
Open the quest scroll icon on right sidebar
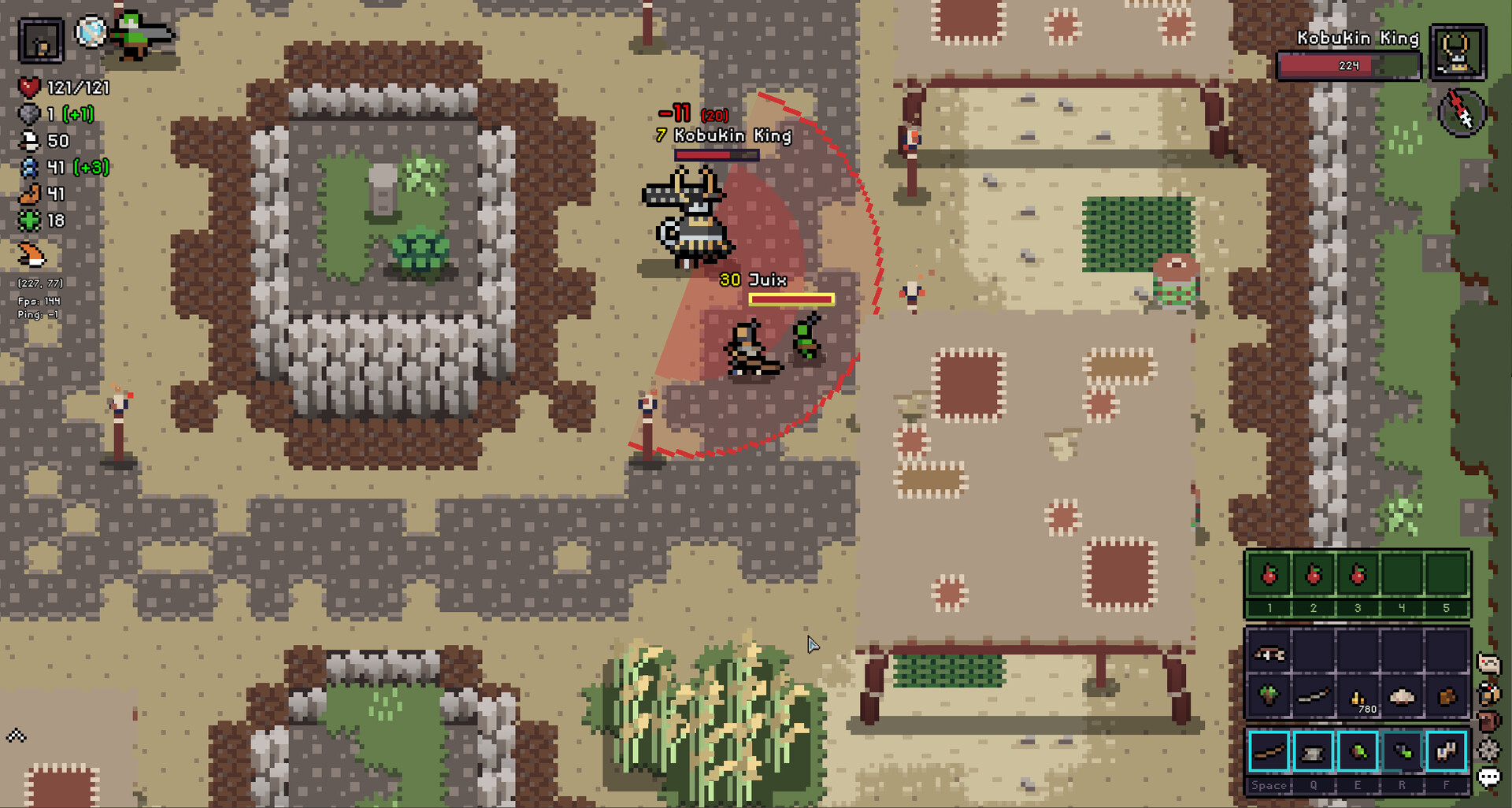(1488, 662)
